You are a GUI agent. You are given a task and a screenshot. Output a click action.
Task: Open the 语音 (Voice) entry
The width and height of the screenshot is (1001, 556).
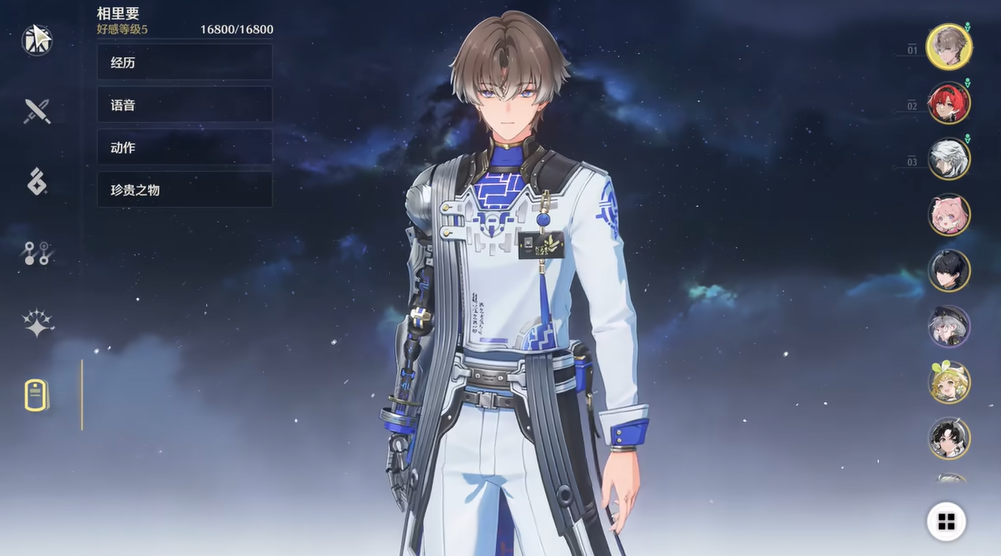tap(184, 104)
